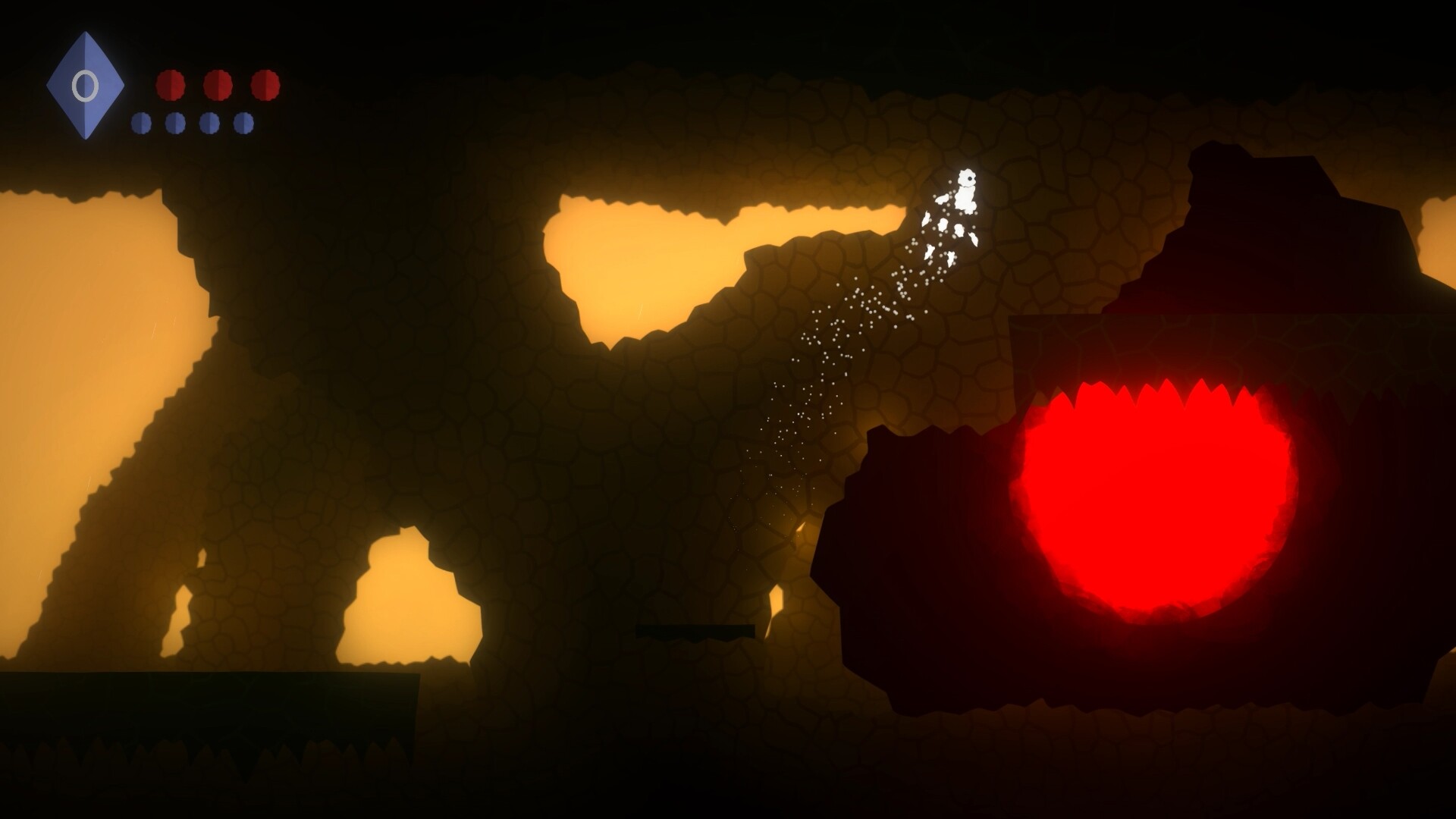Click the first red orb indicator
Image resolution: width=1456 pixels, height=819 pixels.
pos(171,85)
